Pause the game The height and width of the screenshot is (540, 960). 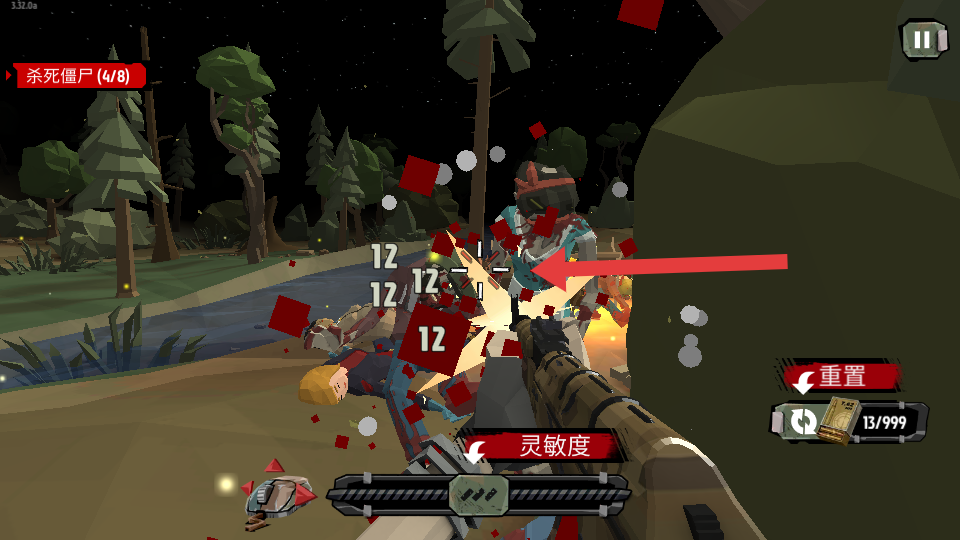[x=922, y=40]
